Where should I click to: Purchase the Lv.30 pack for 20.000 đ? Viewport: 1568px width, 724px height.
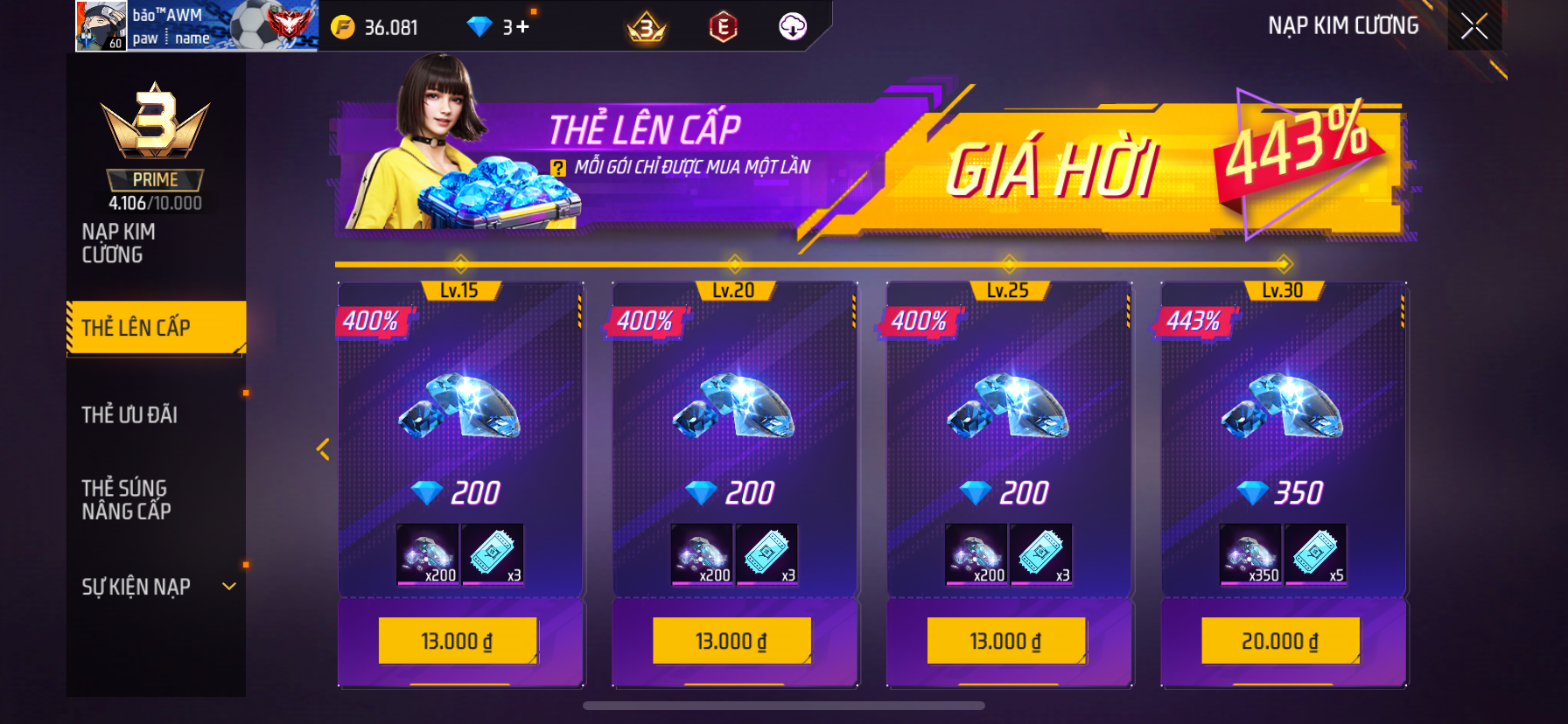pos(1280,641)
